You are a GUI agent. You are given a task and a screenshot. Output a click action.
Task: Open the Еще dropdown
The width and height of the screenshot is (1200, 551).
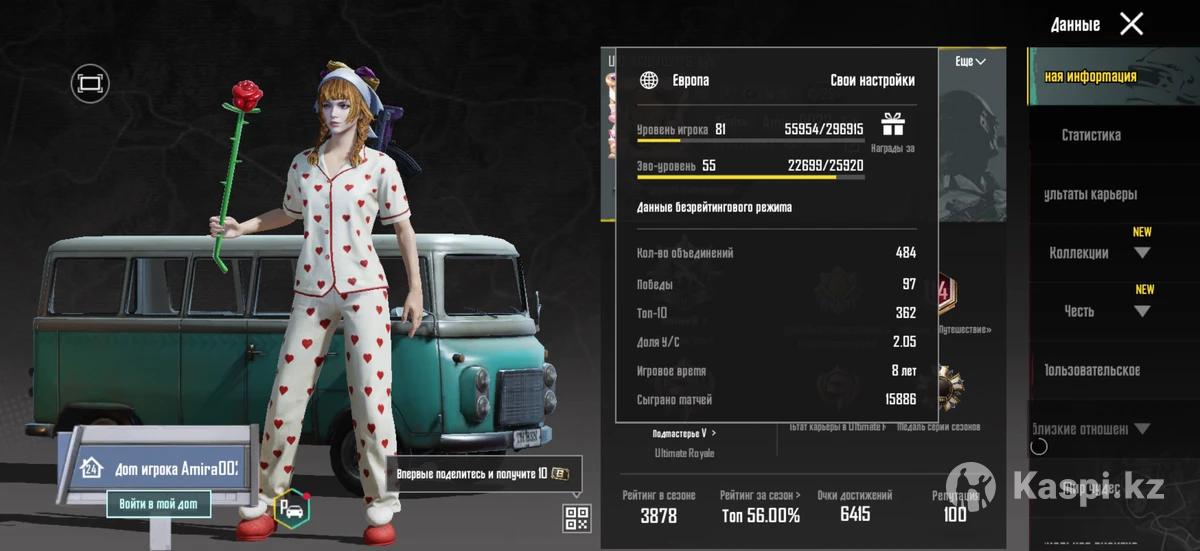970,62
